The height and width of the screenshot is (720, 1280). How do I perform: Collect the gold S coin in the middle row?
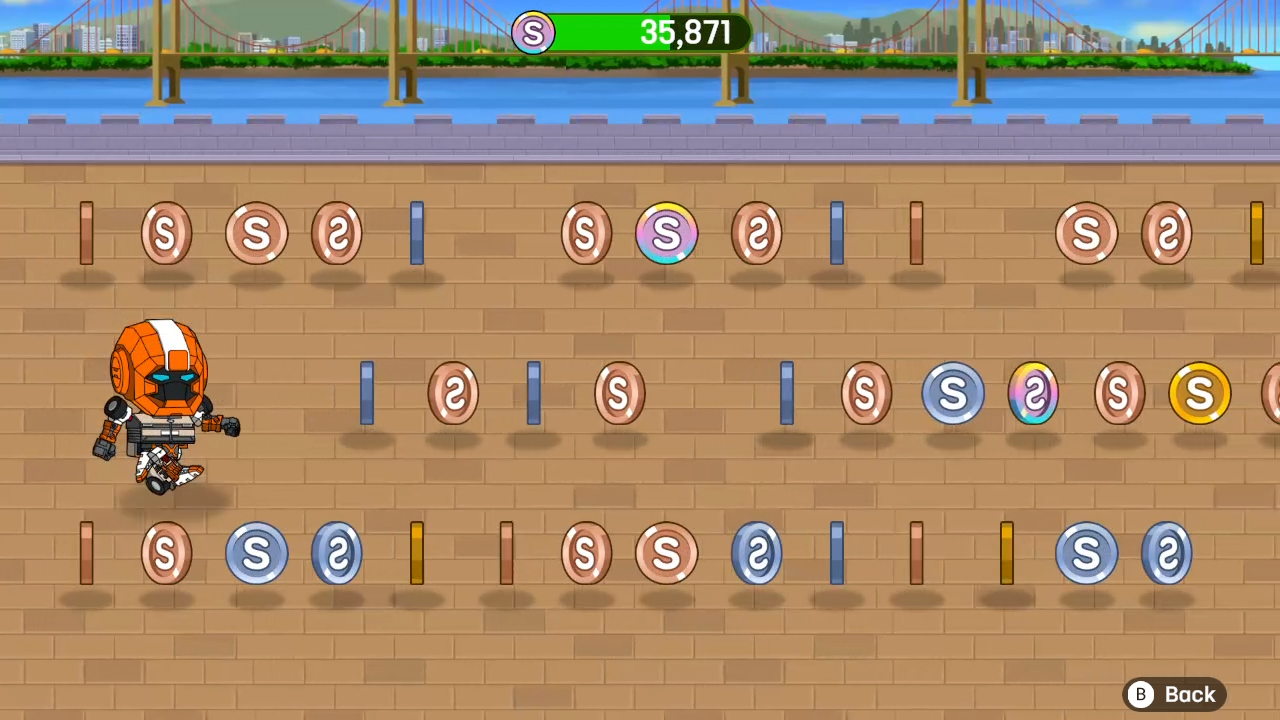coord(1199,393)
